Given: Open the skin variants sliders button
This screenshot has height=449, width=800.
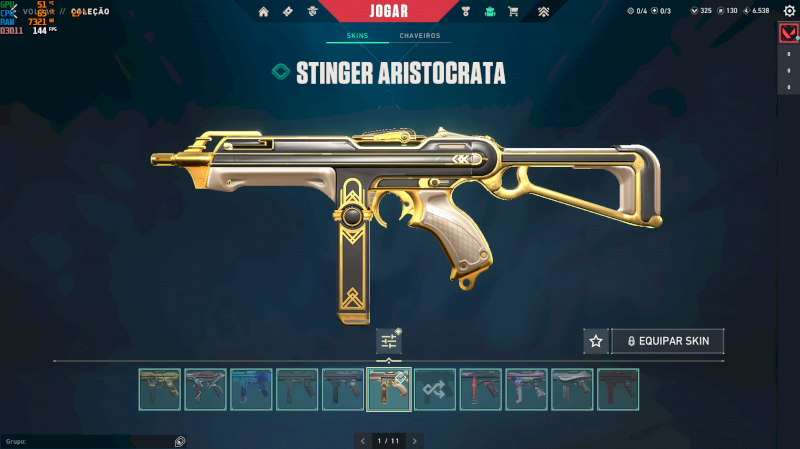Looking at the screenshot, I should point(389,341).
